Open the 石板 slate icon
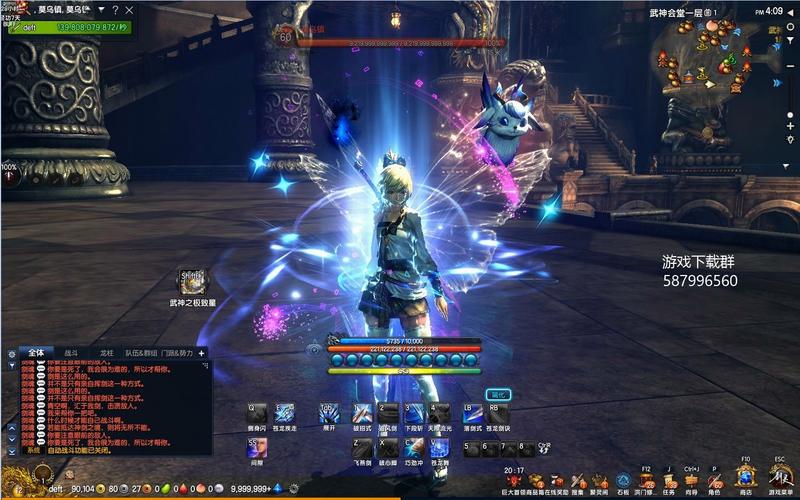This screenshot has height=500, width=800. (x=623, y=478)
